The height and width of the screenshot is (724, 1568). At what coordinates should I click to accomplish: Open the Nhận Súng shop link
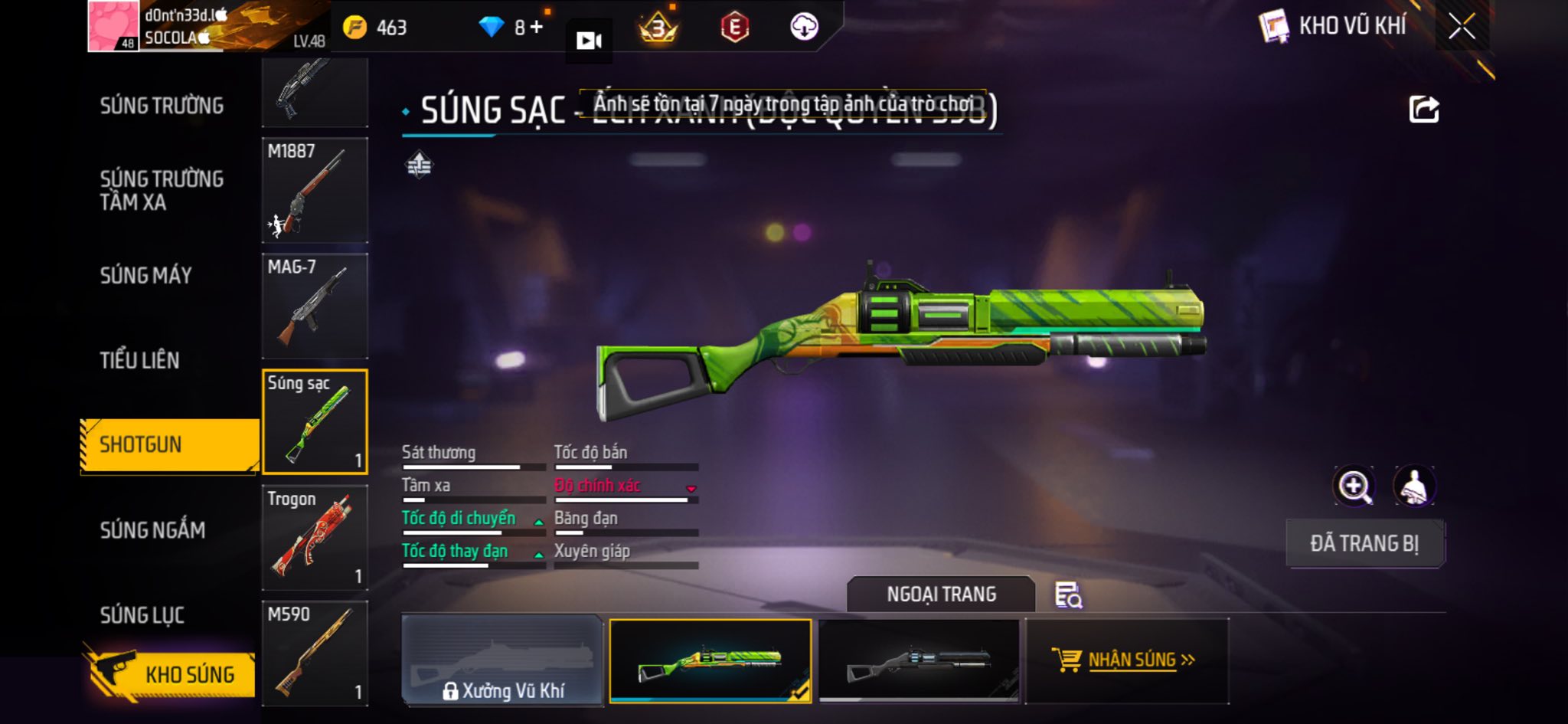click(x=1127, y=660)
